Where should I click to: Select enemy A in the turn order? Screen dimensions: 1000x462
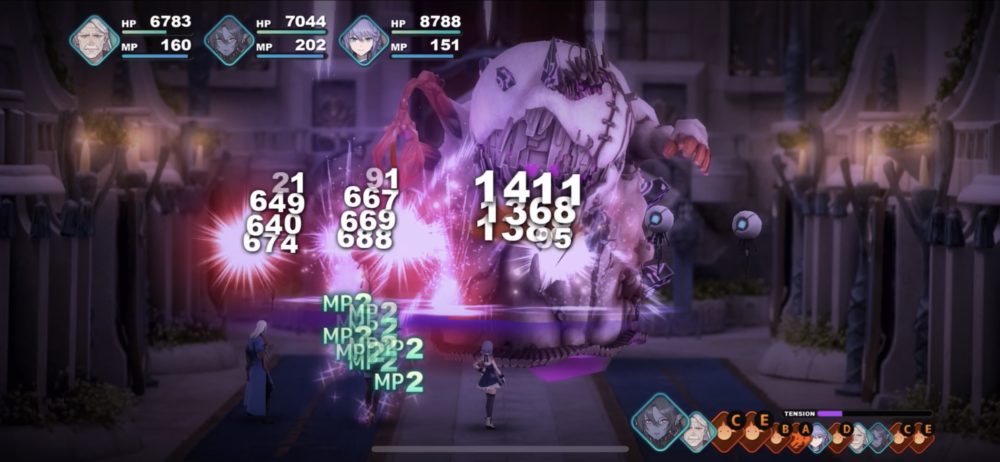pyautogui.click(x=802, y=433)
